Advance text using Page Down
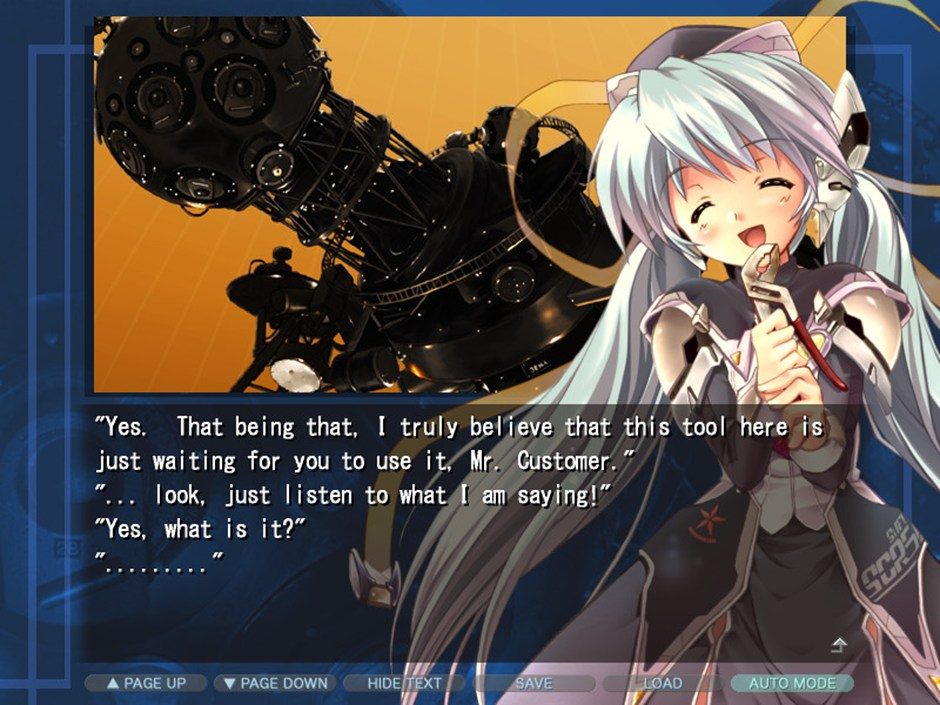This screenshot has width=940, height=705. point(275,683)
